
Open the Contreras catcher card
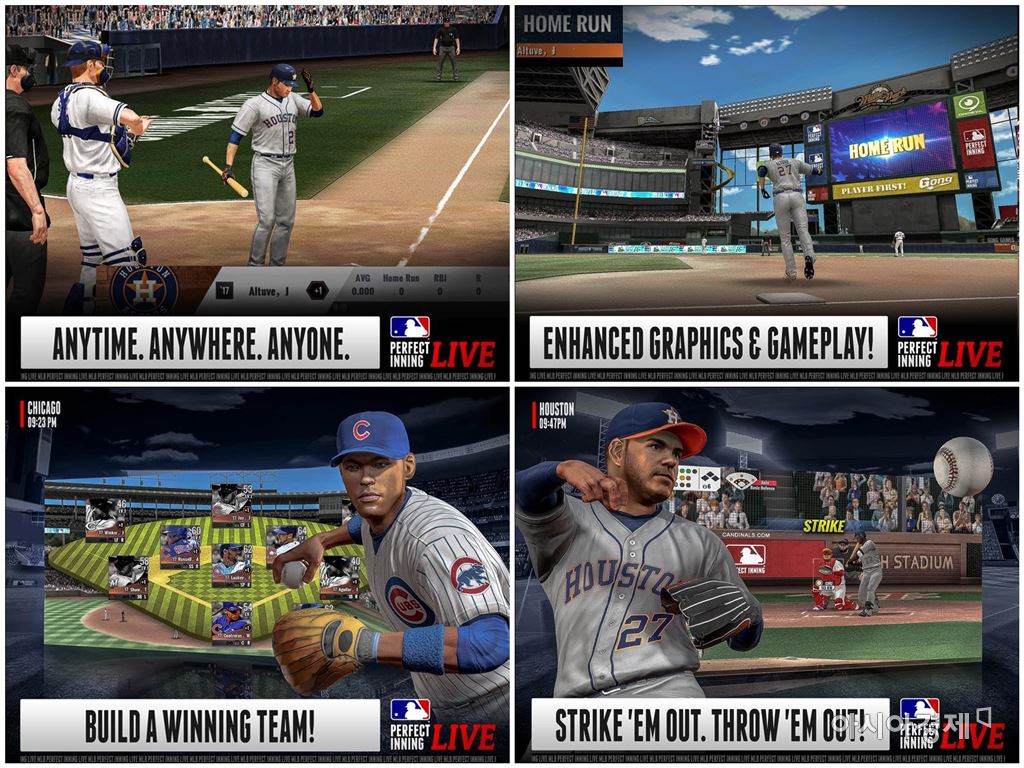click(x=231, y=620)
